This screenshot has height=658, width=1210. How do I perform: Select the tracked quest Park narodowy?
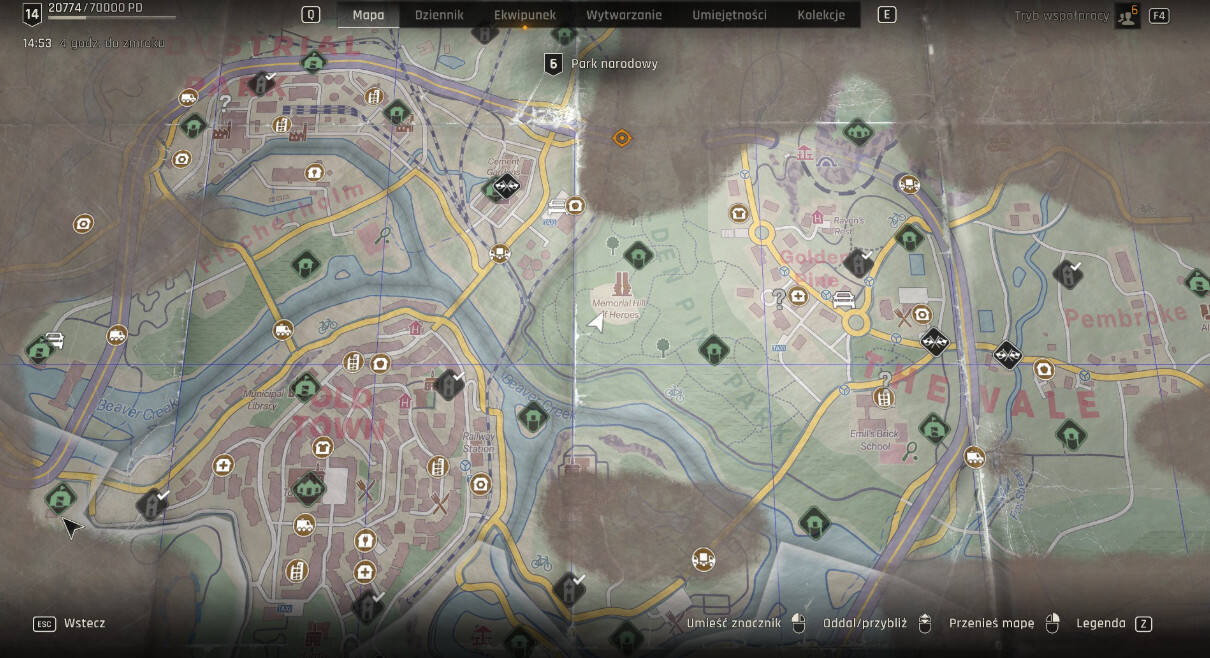(x=613, y=63)
